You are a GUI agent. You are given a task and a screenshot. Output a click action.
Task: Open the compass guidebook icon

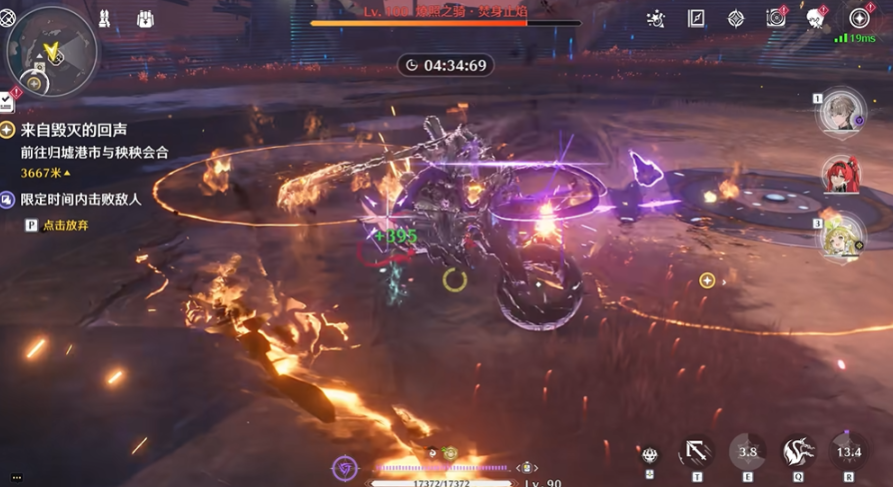pos(697,19)
